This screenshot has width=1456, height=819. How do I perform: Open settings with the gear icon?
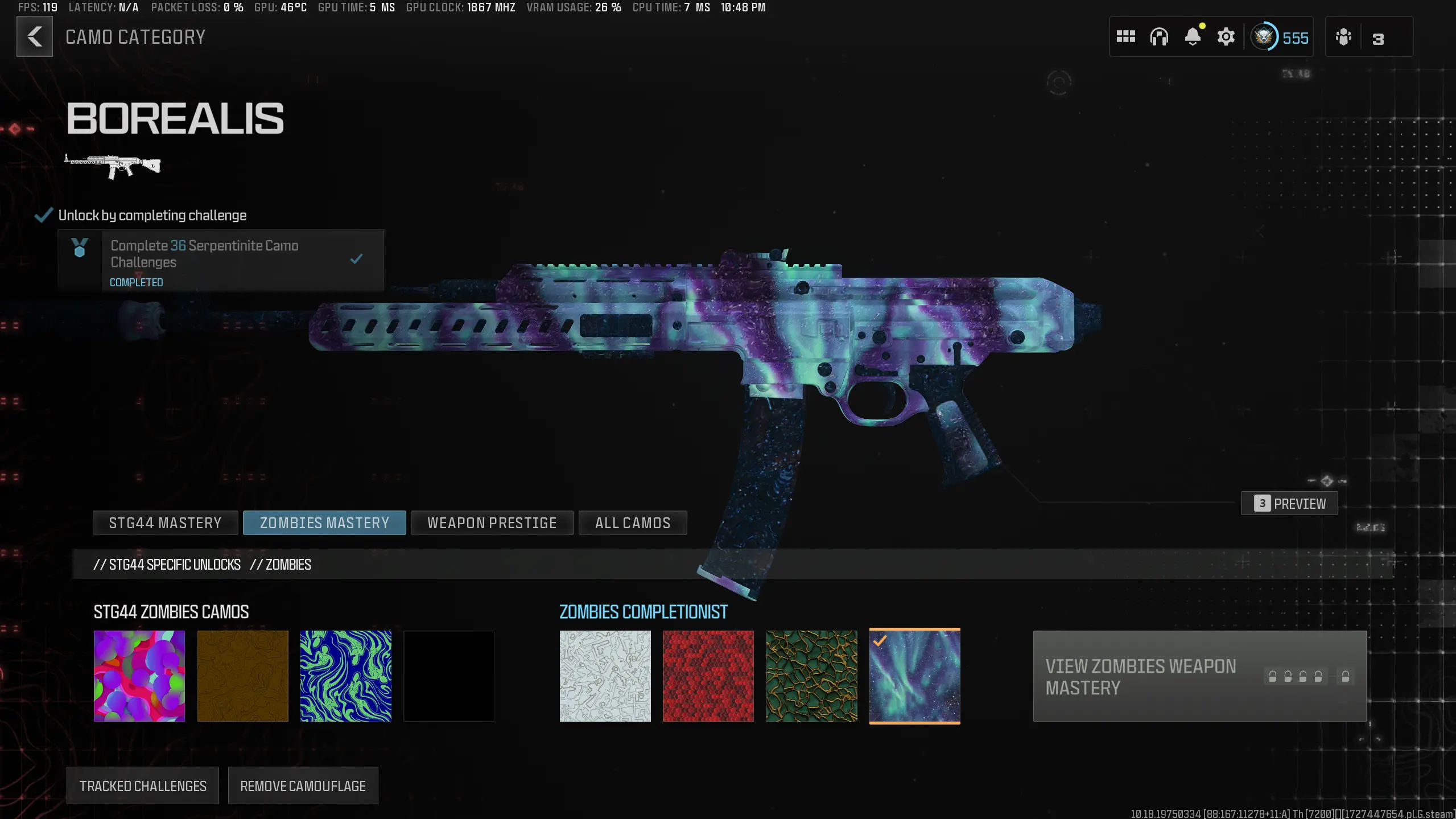pos(1226,36)
